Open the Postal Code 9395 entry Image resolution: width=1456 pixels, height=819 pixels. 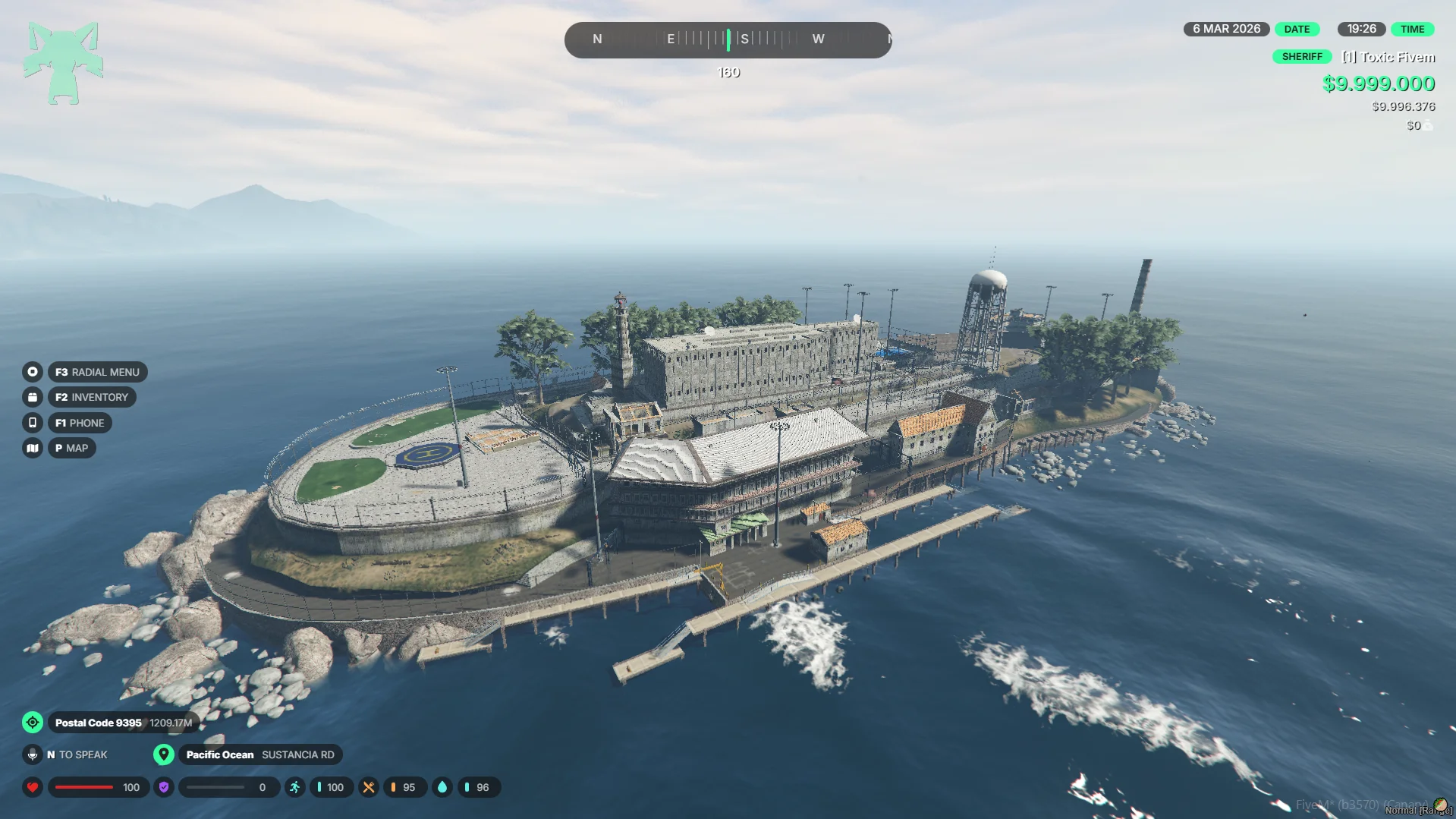[99, 723]
